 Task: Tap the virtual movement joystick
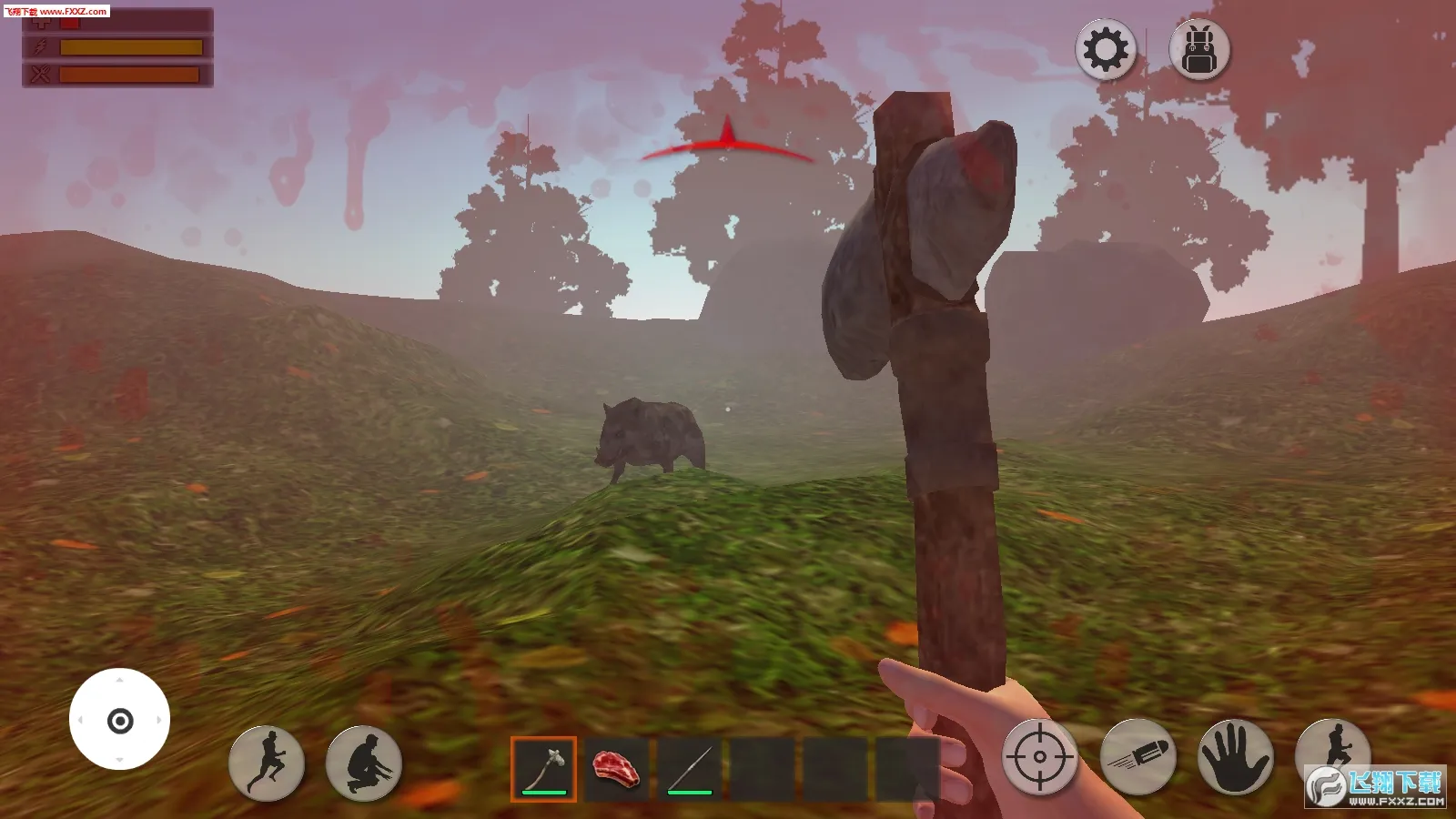[x=119, y=720]
